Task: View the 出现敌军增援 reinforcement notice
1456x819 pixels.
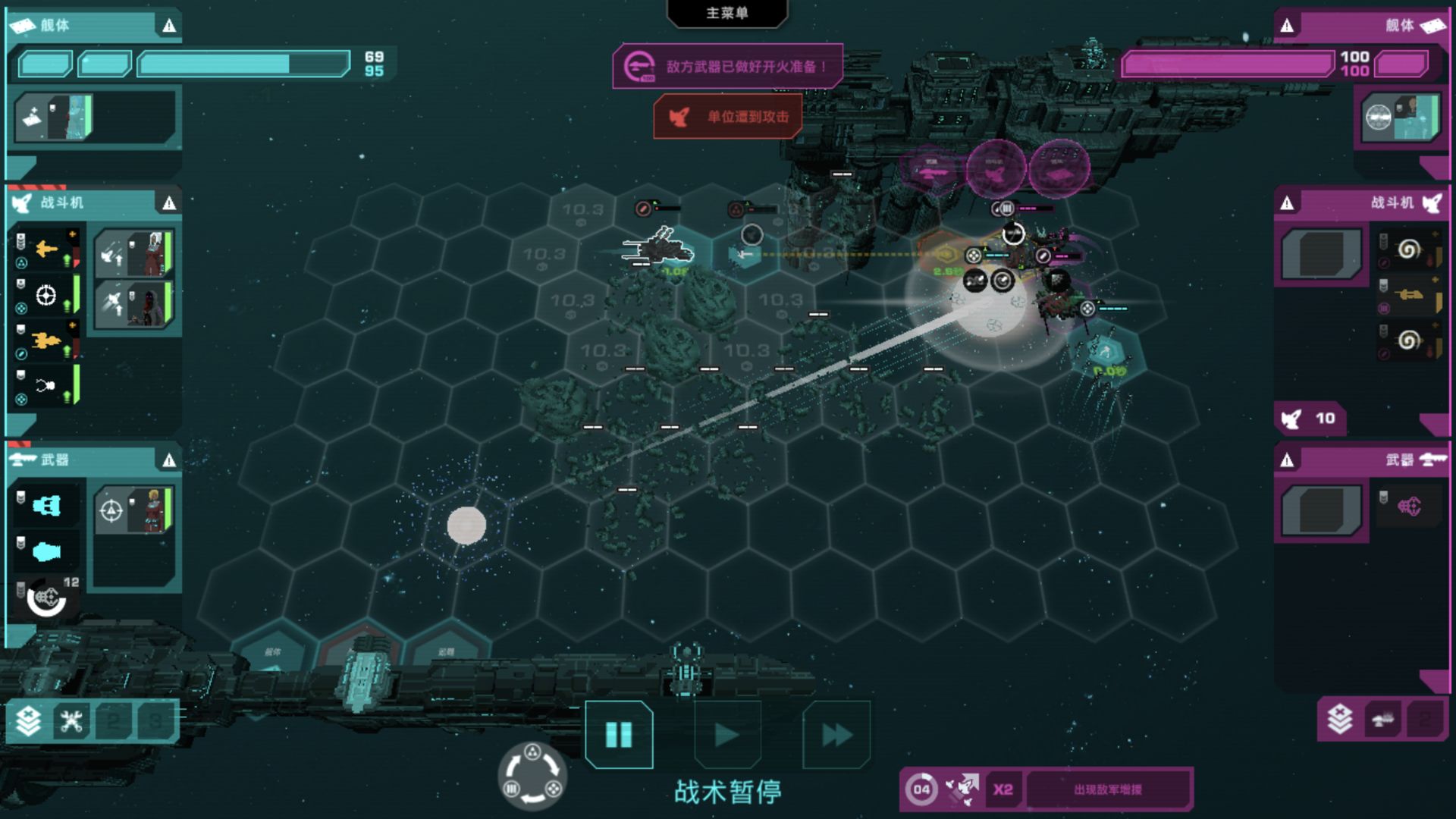Action: pos(1107,789)
